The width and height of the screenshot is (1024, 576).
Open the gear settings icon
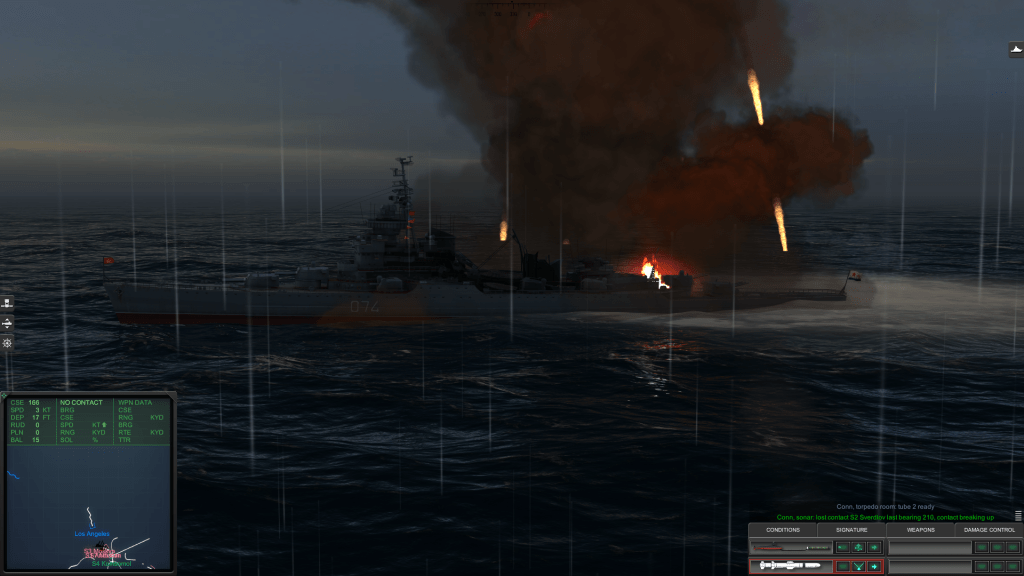click(7, 343)
